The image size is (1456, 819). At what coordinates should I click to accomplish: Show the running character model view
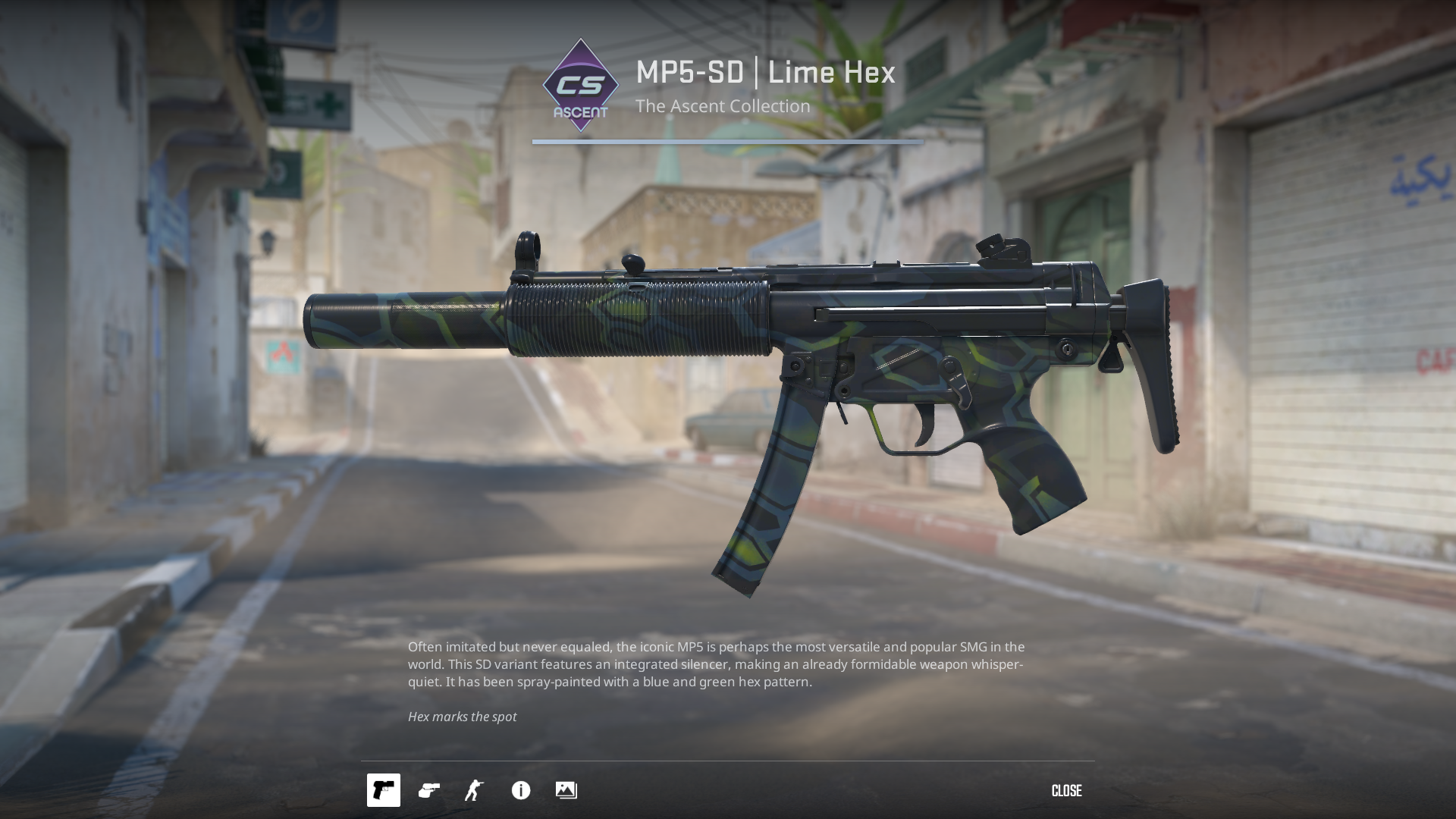pyautogui.click(x=475, y=790)
